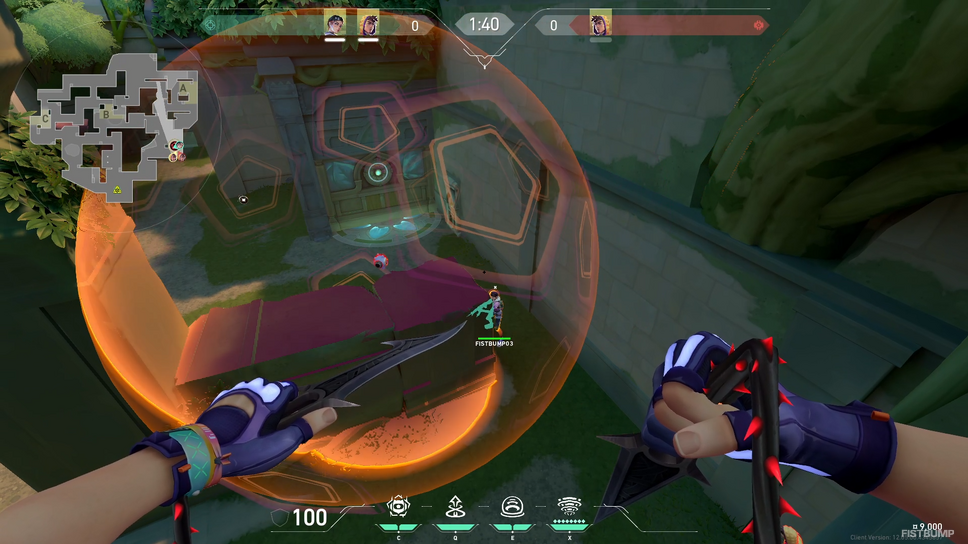Select site B on the minimap

[x=106, y=114]
